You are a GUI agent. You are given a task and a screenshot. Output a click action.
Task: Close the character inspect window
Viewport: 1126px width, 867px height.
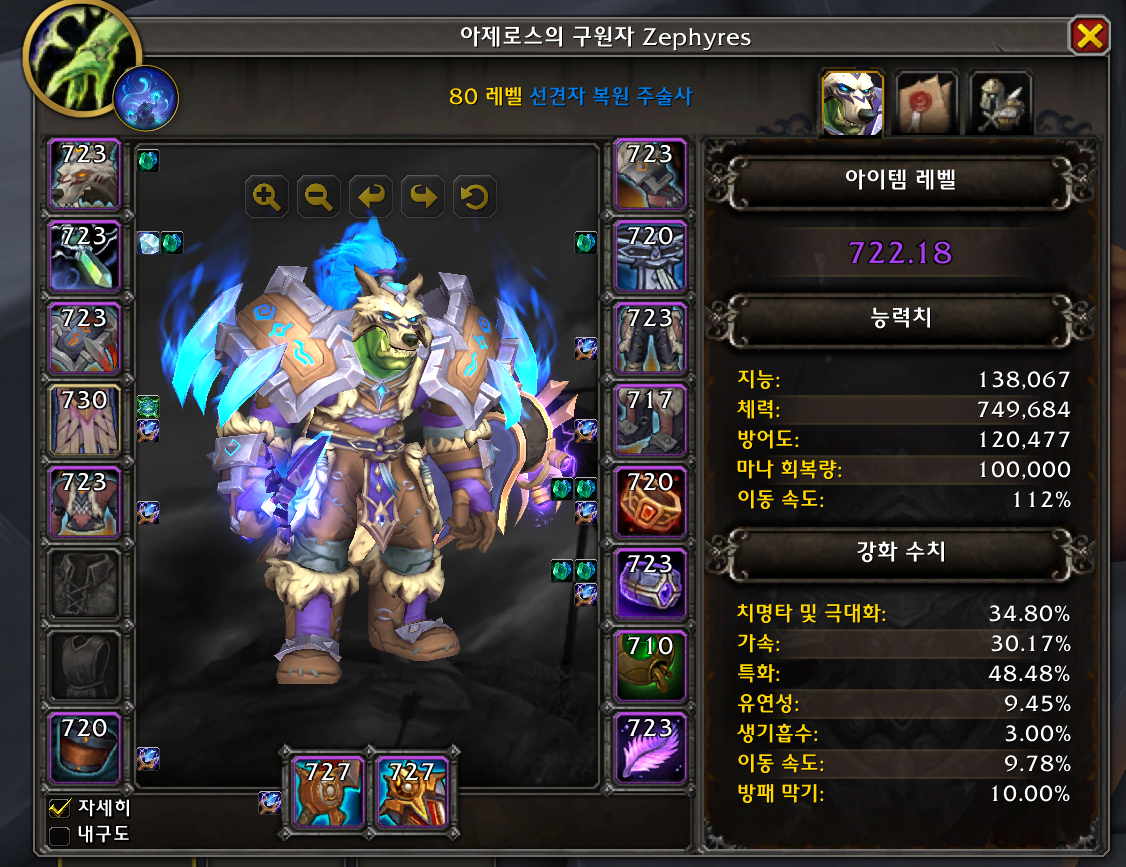1088,37
